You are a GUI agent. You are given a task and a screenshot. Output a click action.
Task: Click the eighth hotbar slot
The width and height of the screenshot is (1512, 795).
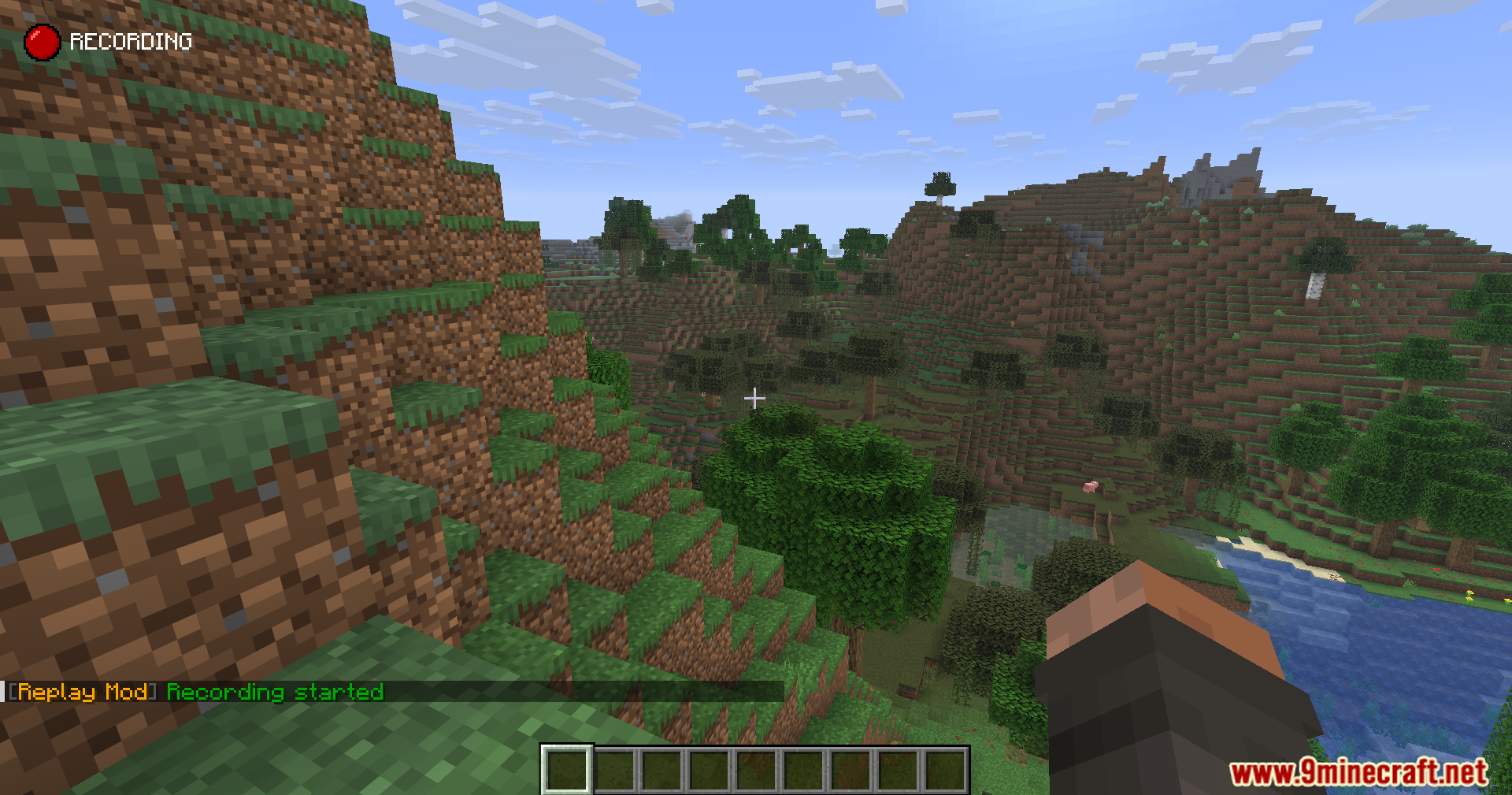[898, 768]
